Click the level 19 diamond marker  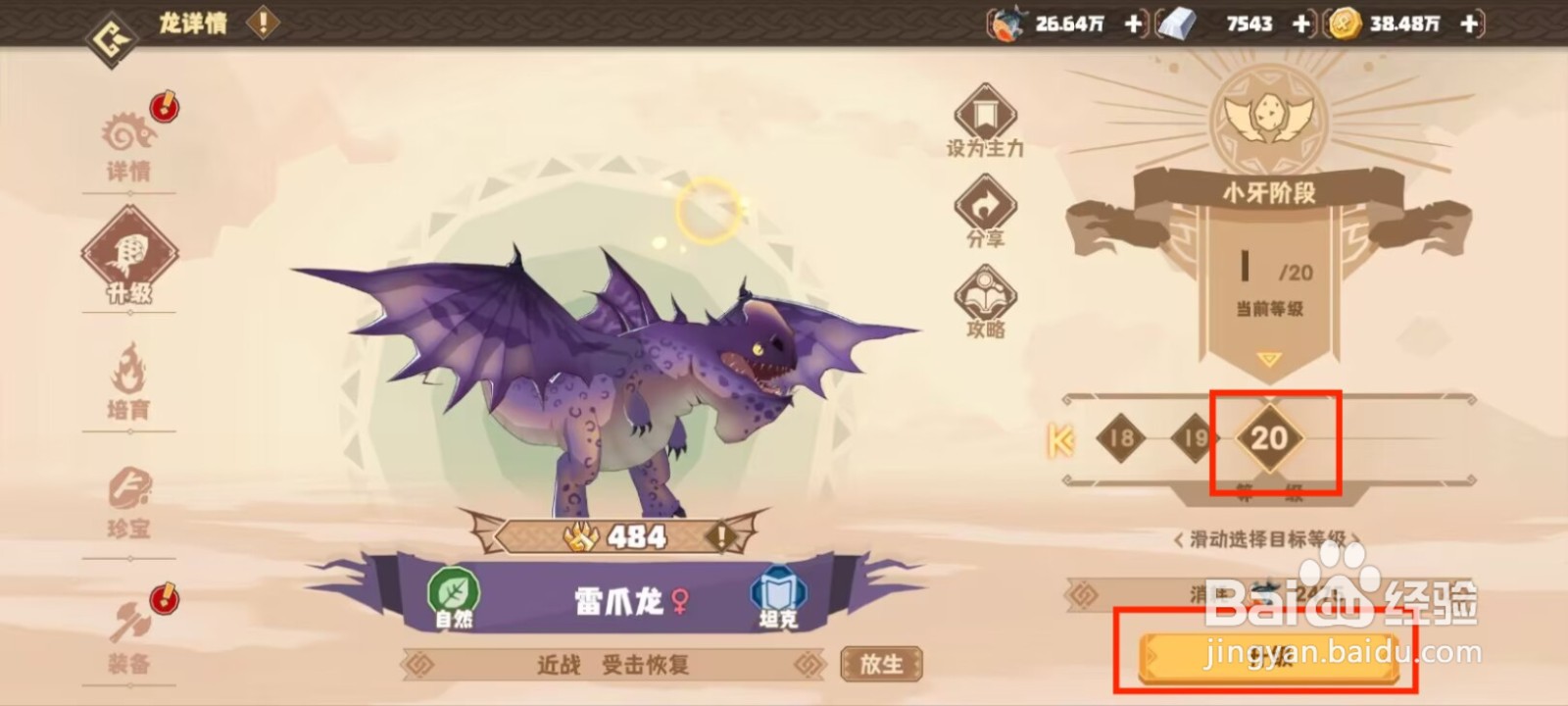coord(1194,439)
